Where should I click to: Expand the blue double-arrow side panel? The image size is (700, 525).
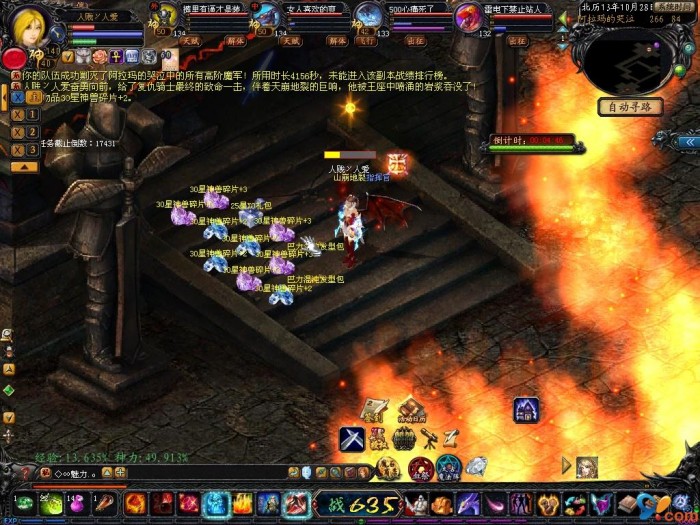(x=686, y=142)
